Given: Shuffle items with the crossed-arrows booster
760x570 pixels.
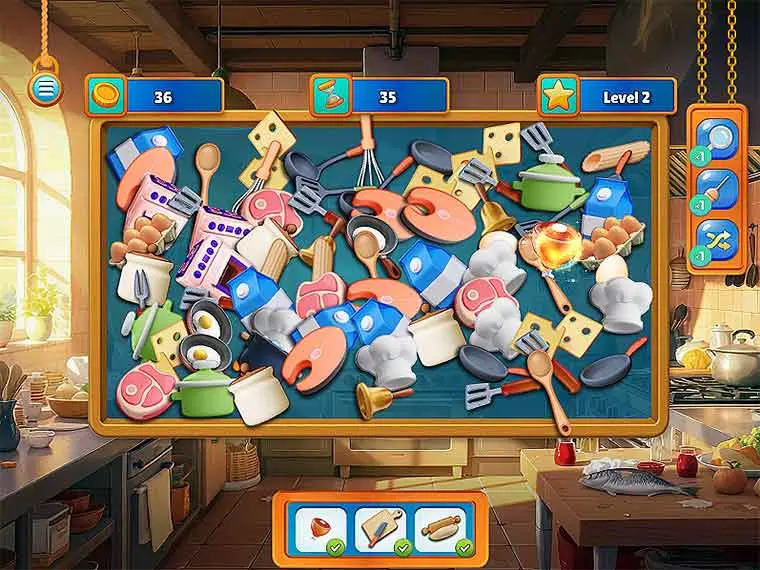Looking at the screenshot, I should point(718,242).
